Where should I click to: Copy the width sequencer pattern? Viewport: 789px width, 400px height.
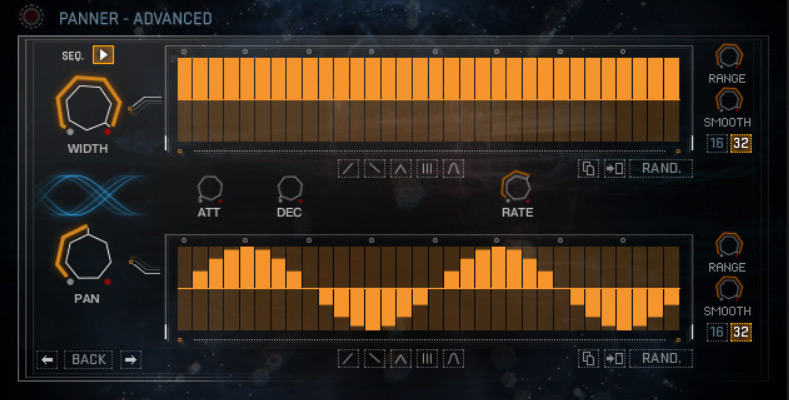click(x=589, y=168)
